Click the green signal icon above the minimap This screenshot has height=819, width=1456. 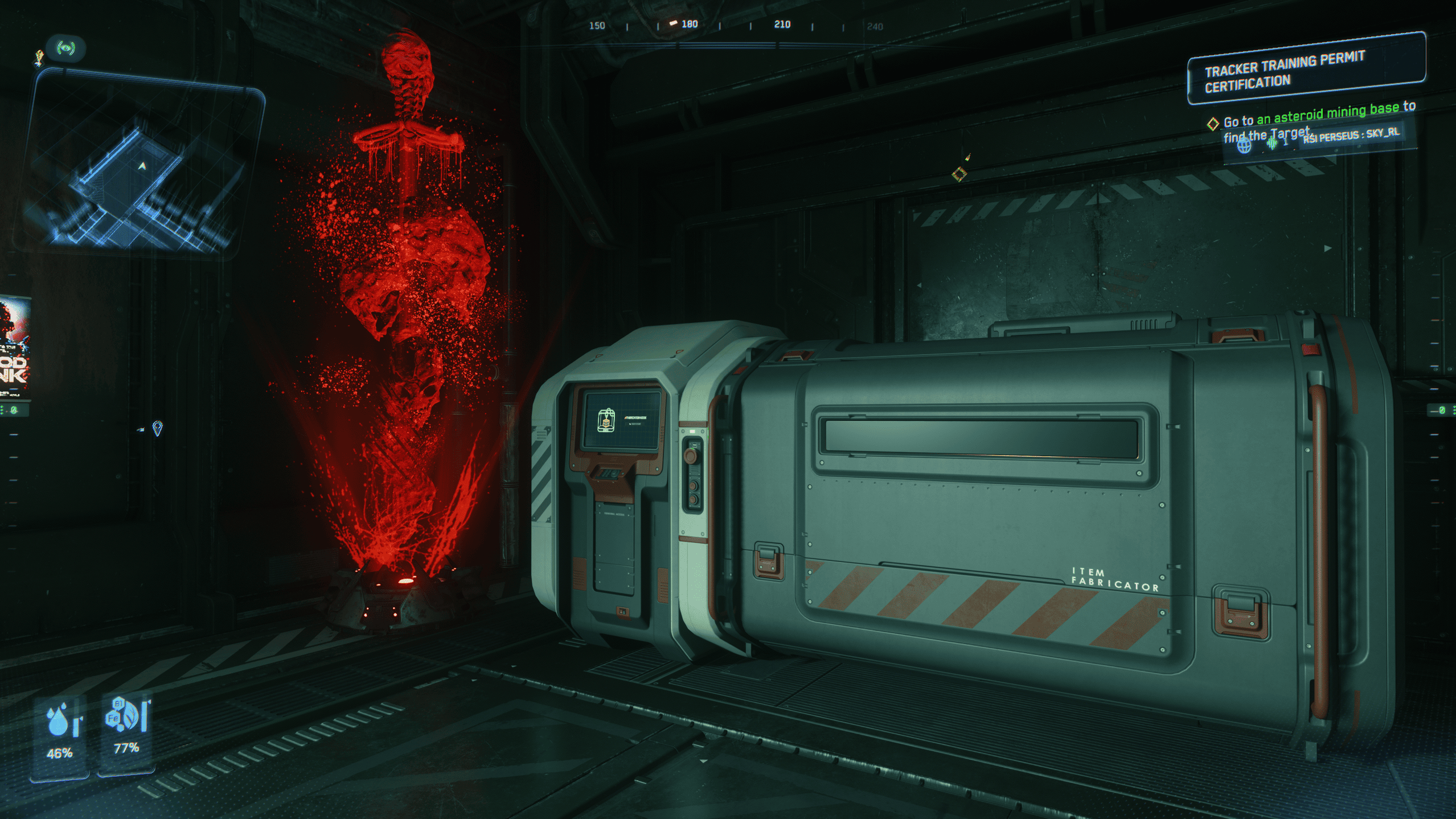[66, 48]
